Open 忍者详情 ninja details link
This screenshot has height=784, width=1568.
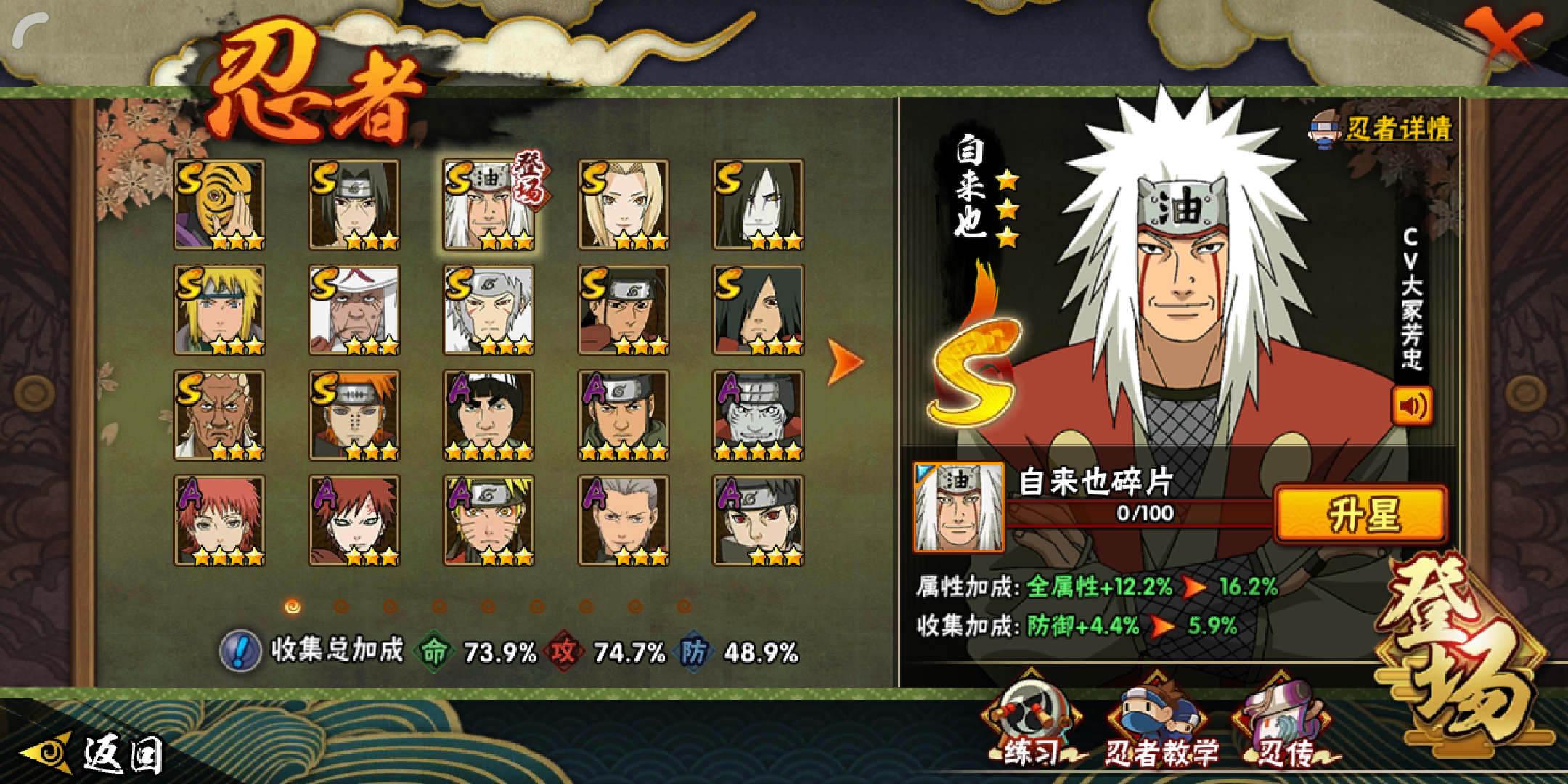(1384, 130)
